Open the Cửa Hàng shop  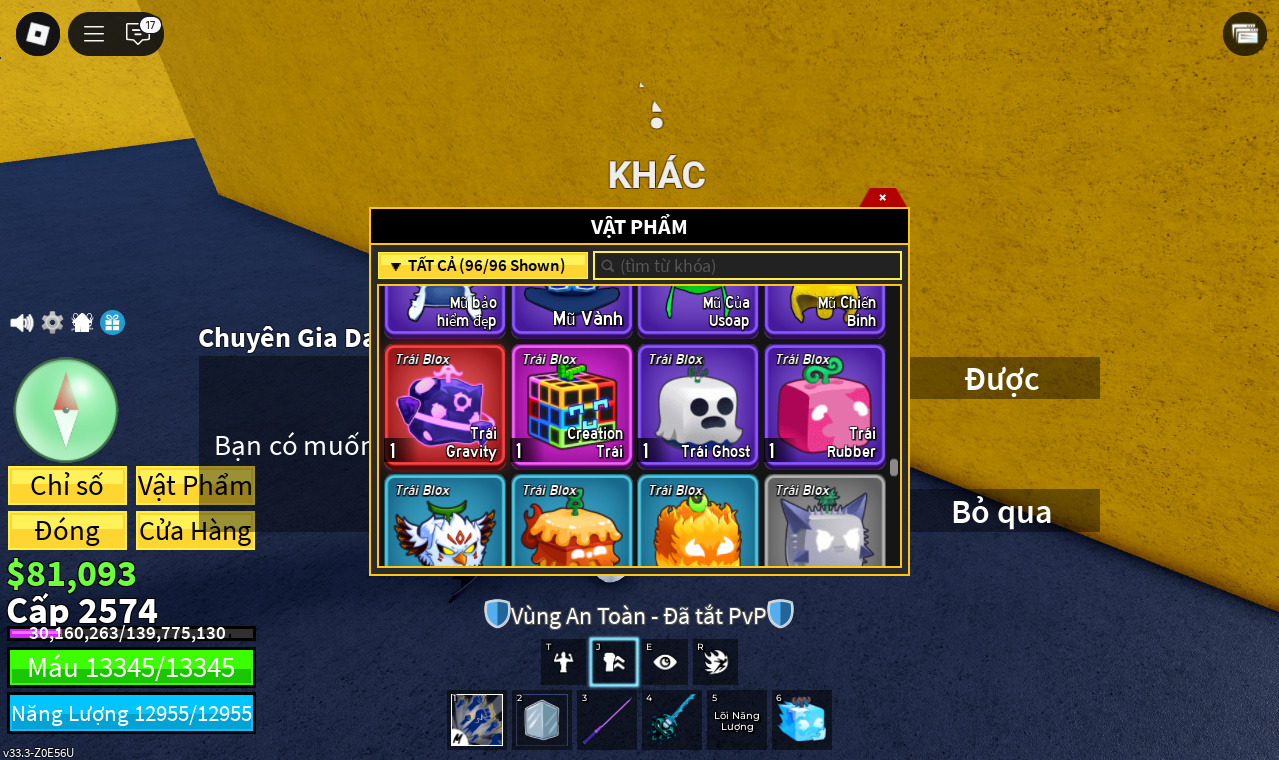(x=195, y=531)
